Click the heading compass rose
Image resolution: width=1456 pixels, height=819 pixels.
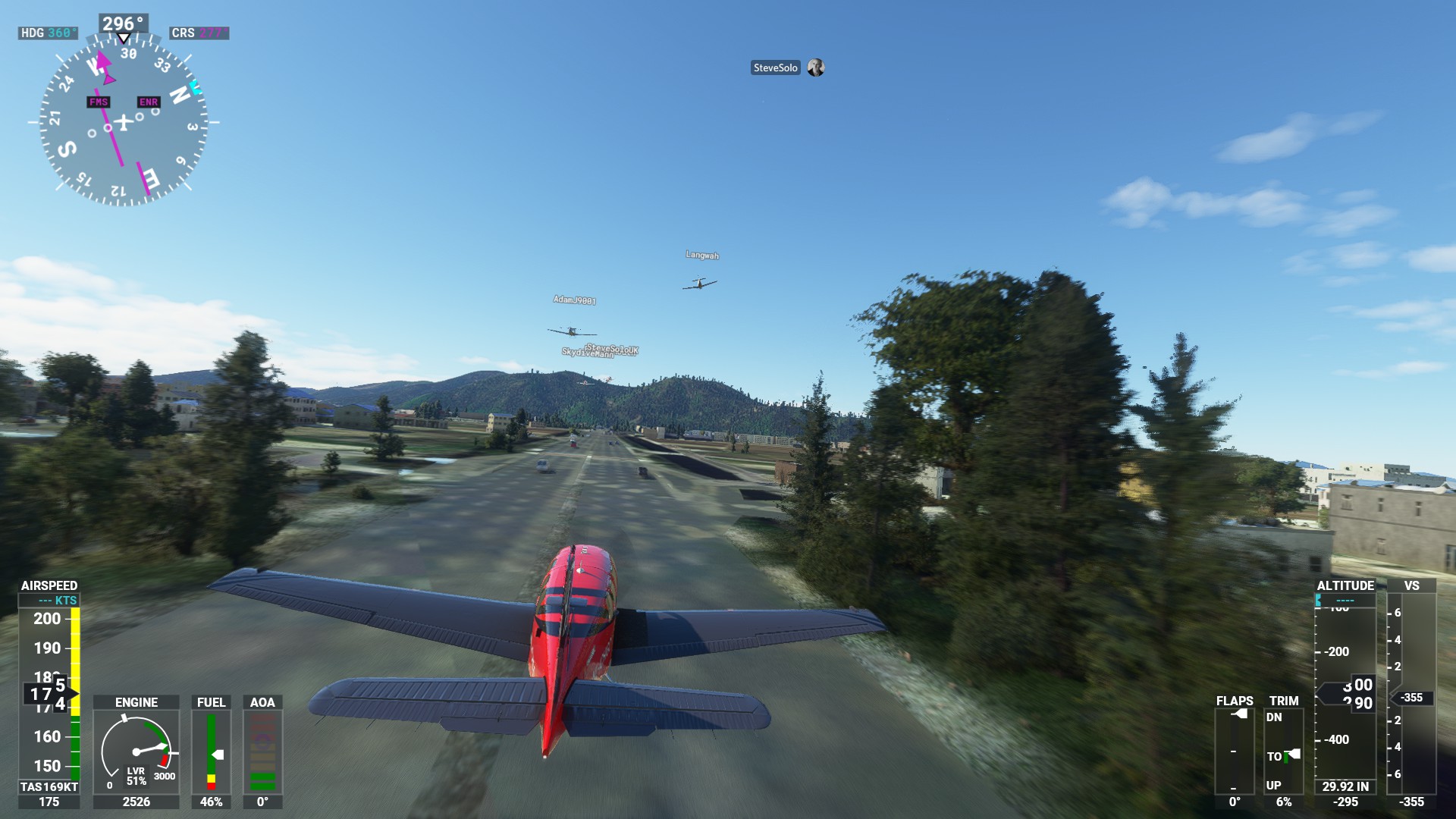click(x=124, y=121)
